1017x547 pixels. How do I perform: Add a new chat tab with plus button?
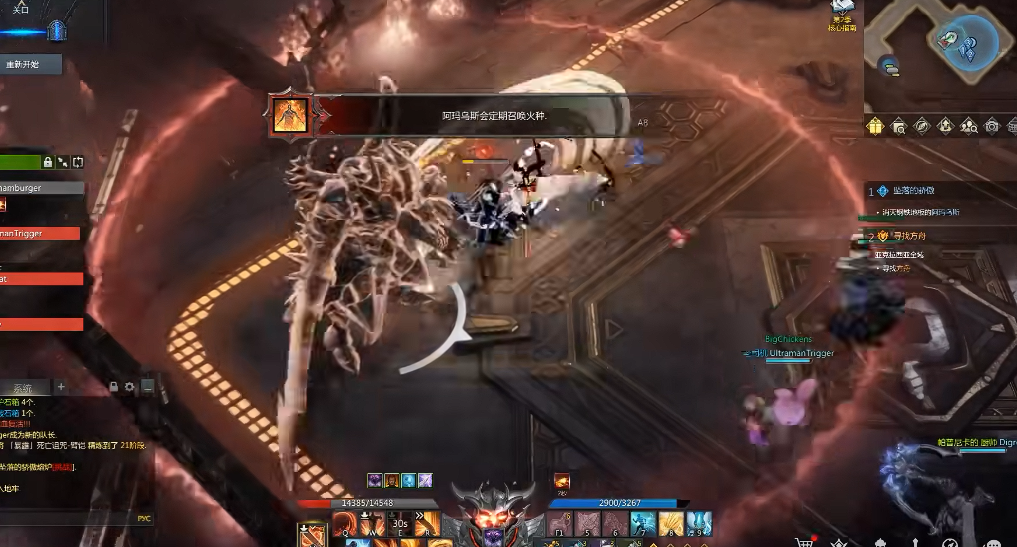click(60, 387)
